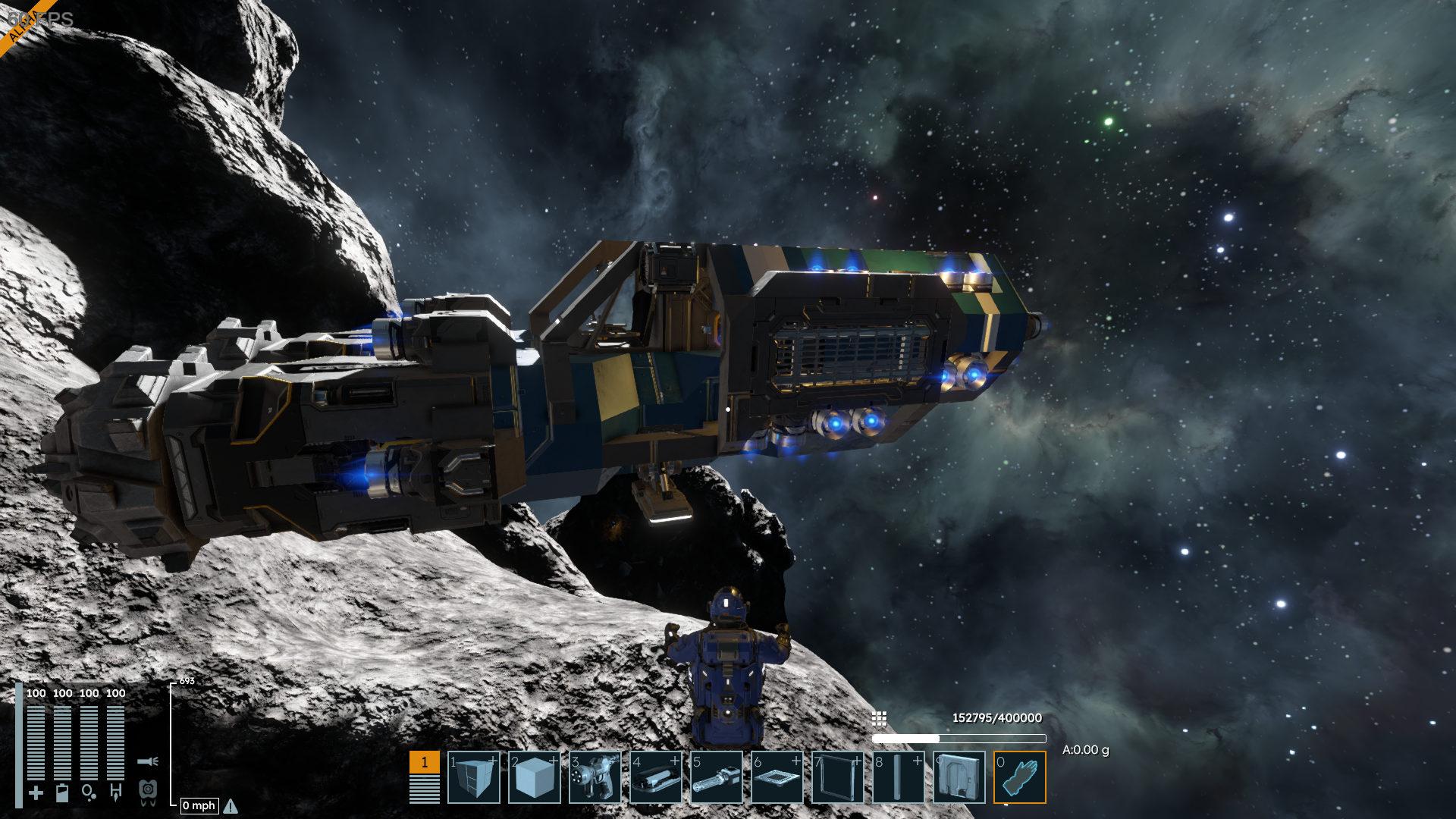The height and width of the screenshot is (819, 1456).
Task: Choose the grated floor panel slot
Action: (x=777, y=777)
